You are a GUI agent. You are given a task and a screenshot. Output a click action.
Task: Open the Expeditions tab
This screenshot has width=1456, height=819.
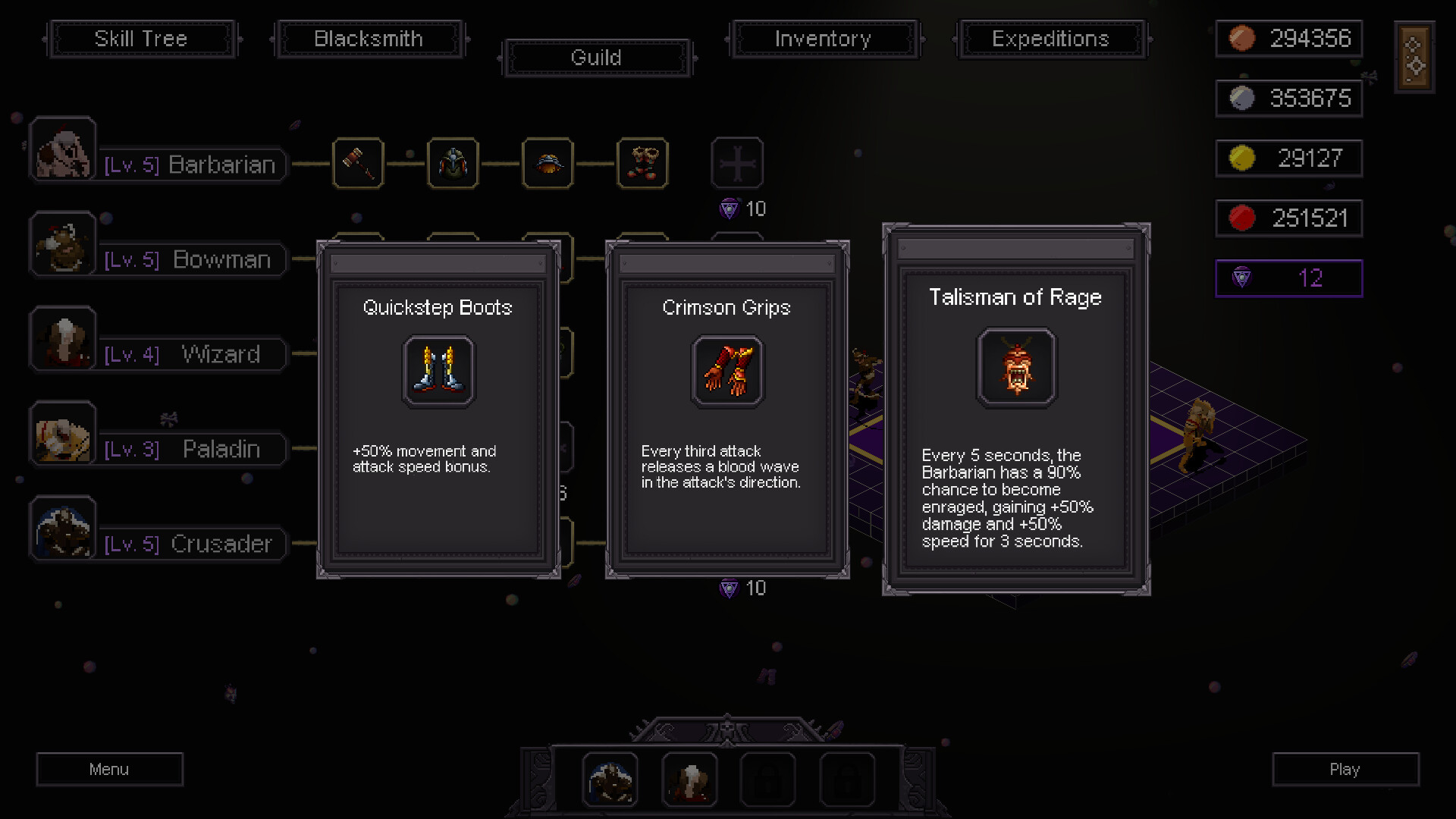pyautogui.click(x=1051, y=39)
